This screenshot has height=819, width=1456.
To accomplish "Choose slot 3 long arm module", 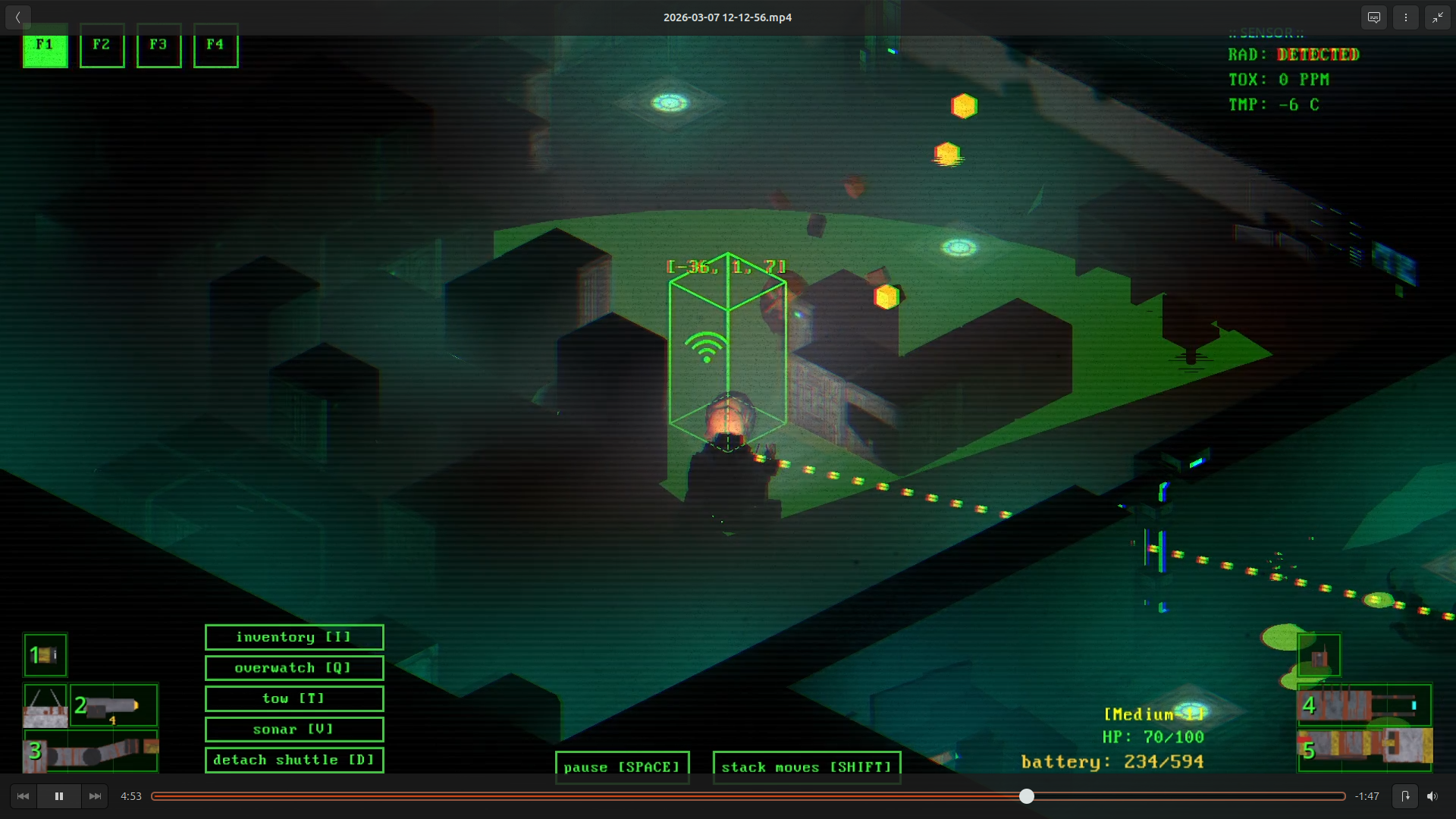I will pos(91,752).
